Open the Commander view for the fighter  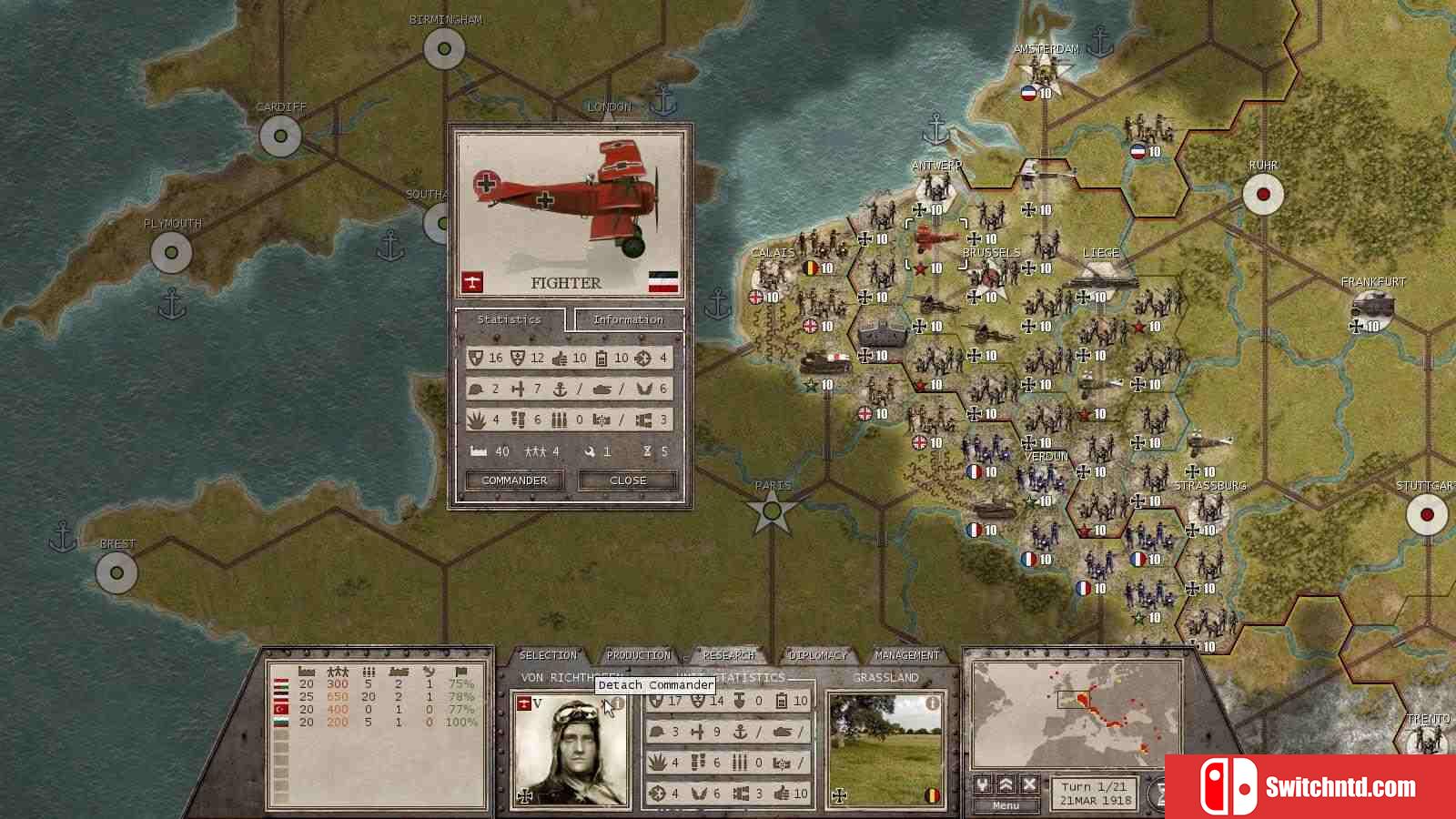(x=514, y=480)
